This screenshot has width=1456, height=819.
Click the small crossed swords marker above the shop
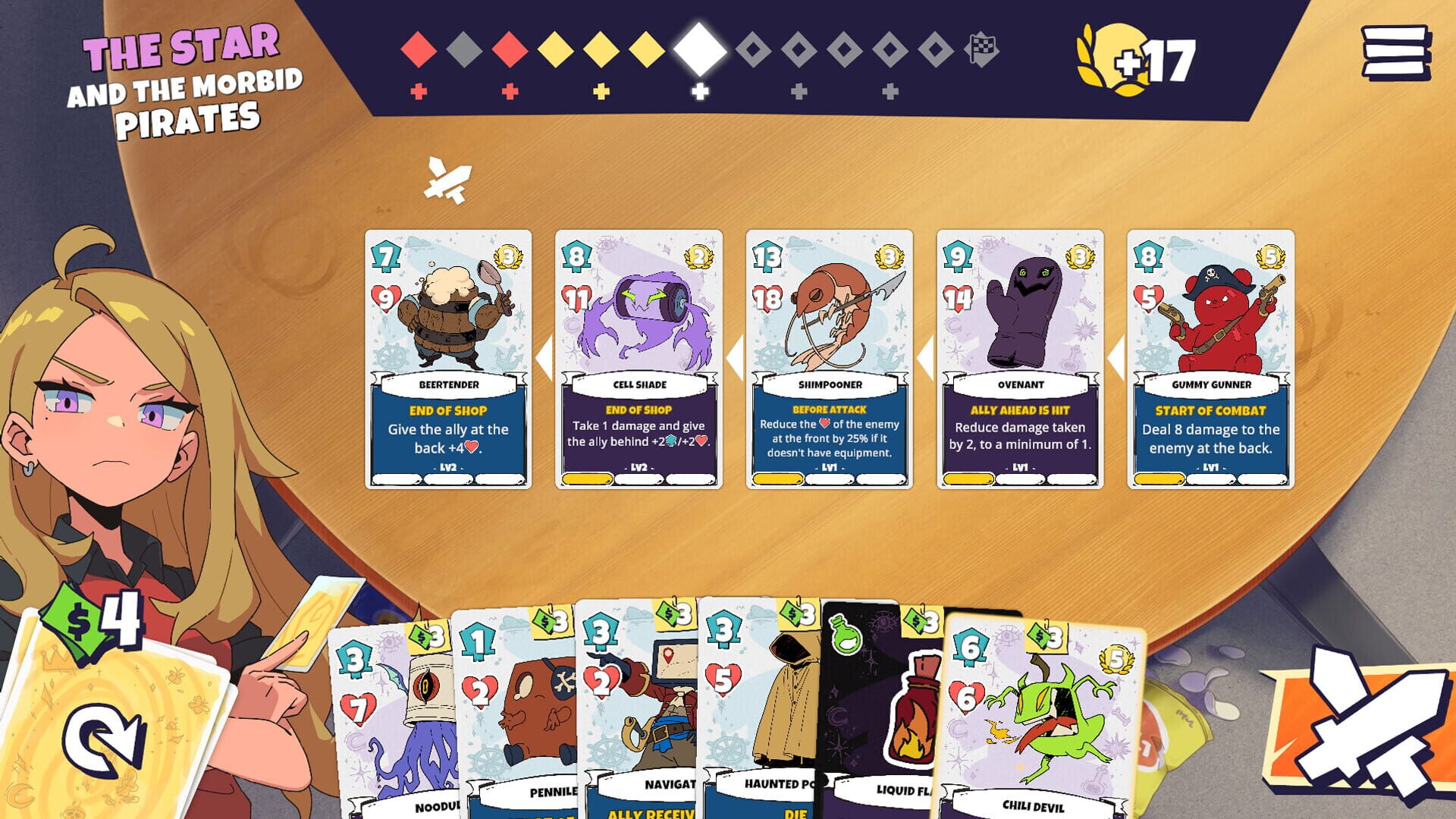pyautogui.click(x=447, y=180)
